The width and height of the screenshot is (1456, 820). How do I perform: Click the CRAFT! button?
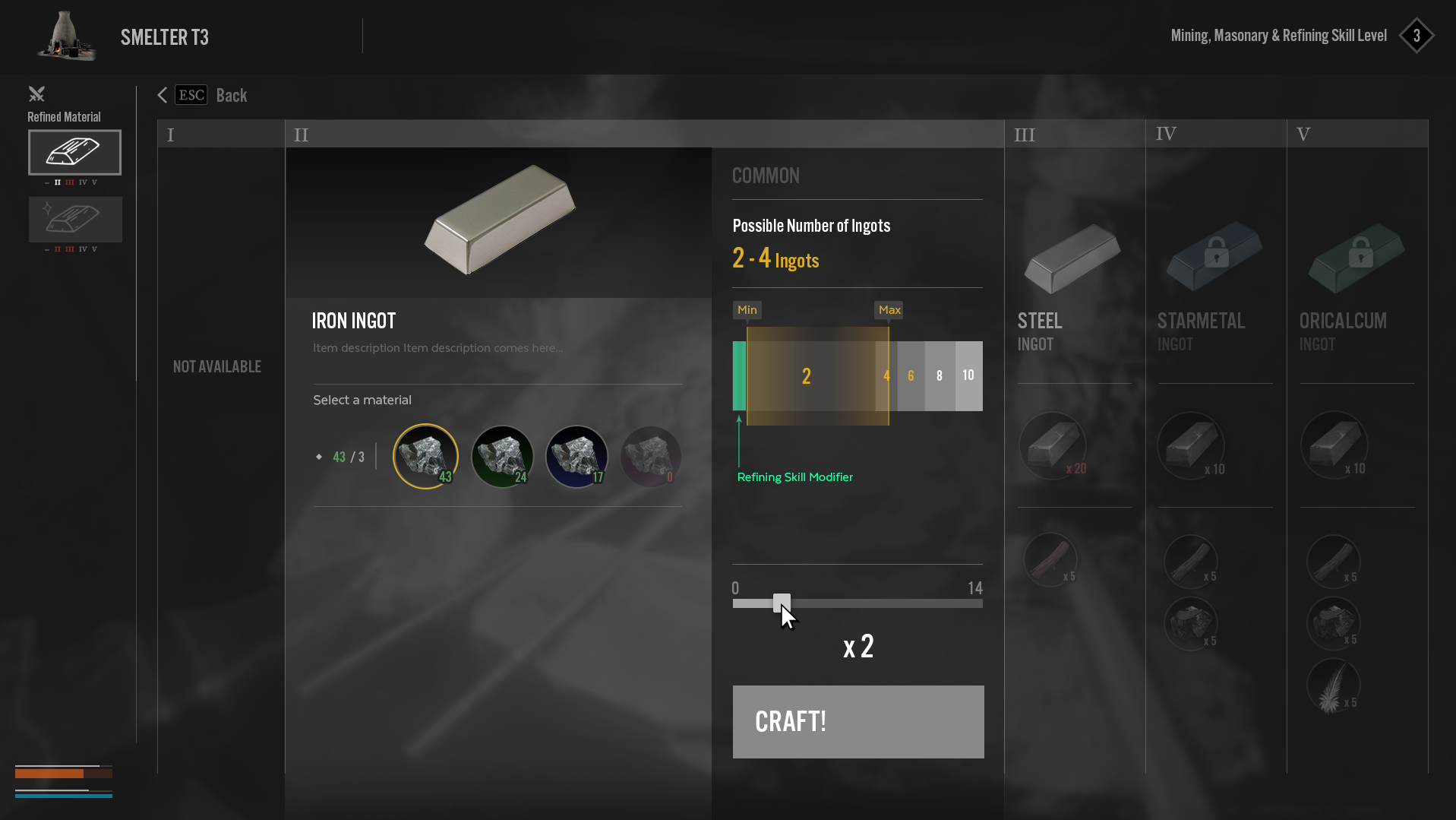857,721
